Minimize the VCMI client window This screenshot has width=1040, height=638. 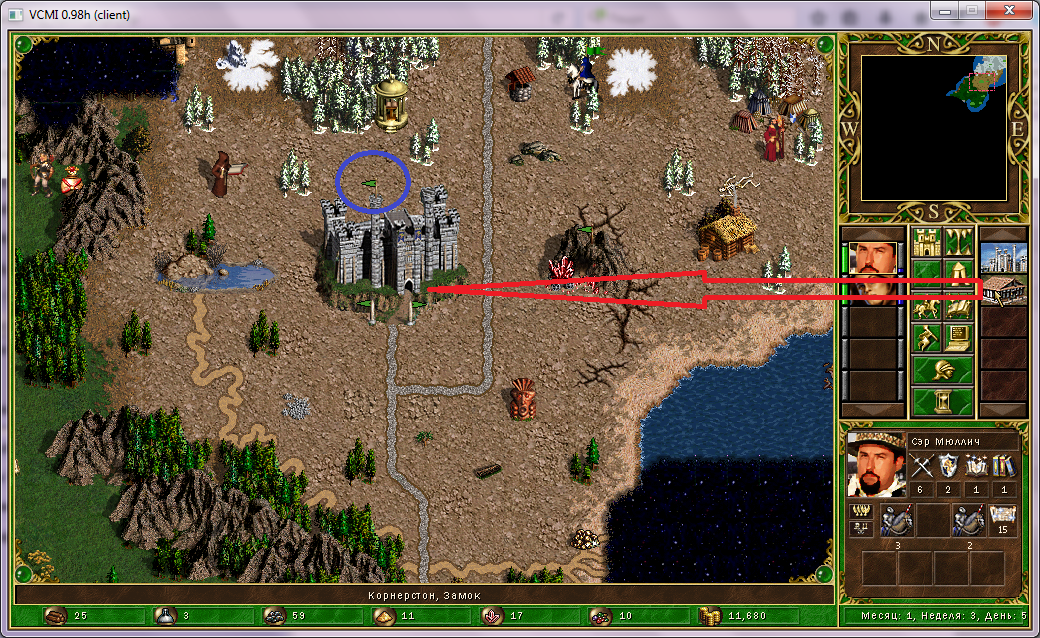point(943,9)
